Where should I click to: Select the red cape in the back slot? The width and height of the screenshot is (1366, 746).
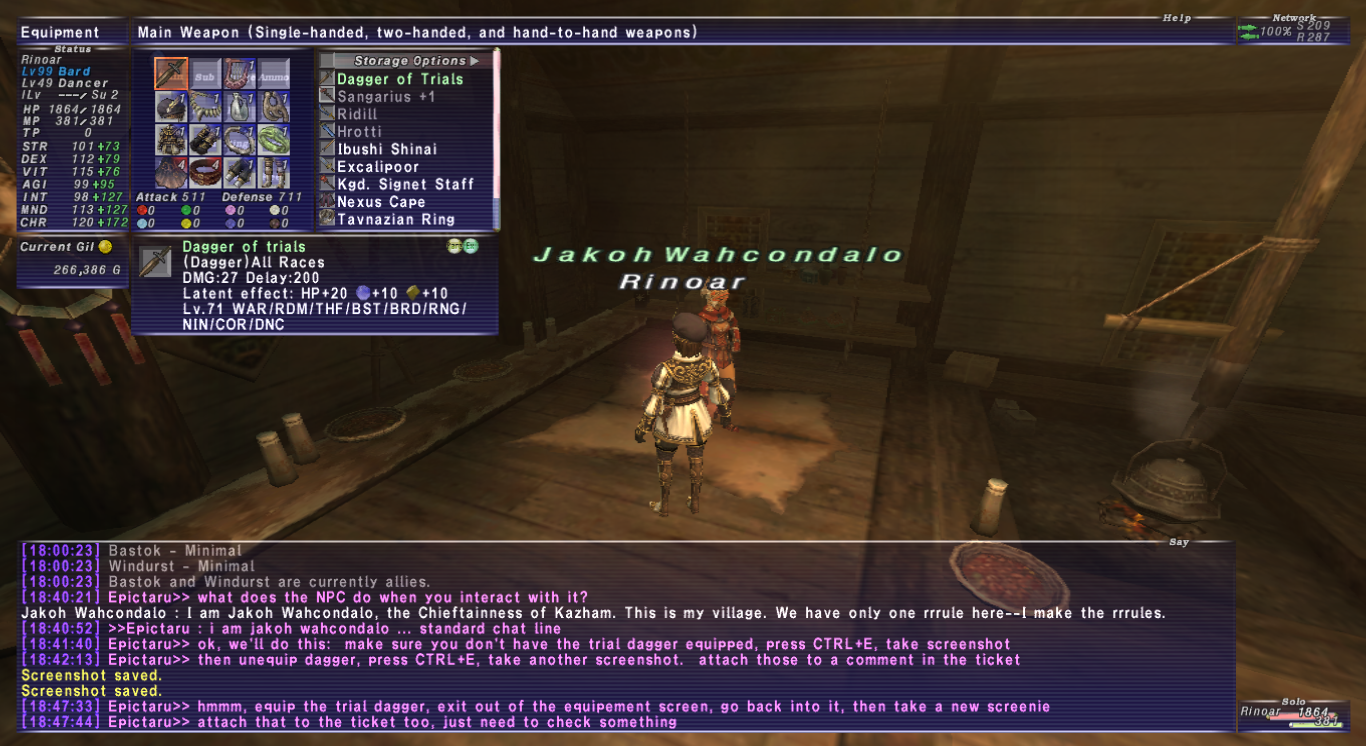171,171
